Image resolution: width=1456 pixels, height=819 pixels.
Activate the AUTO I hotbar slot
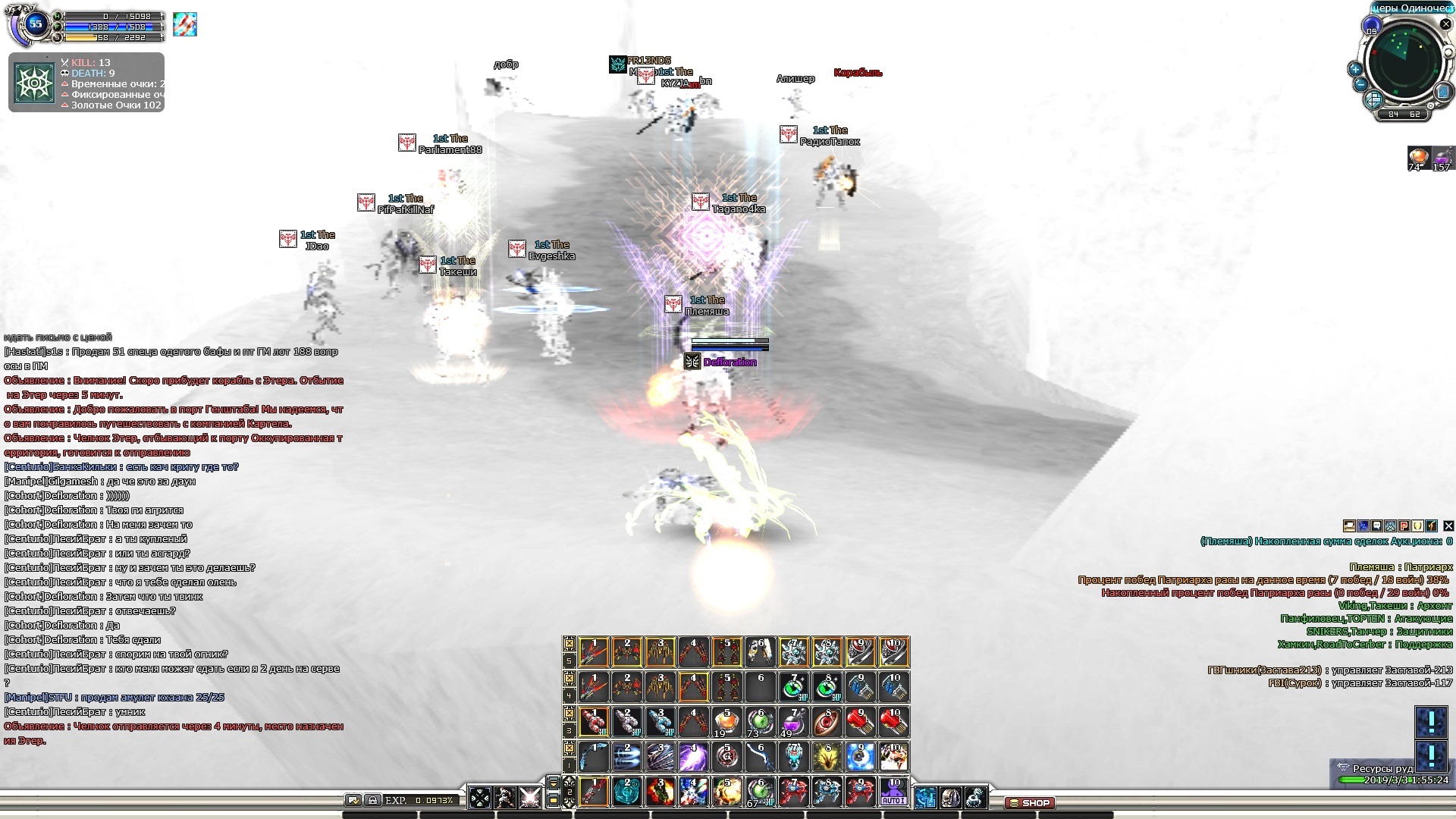point(893,792)
